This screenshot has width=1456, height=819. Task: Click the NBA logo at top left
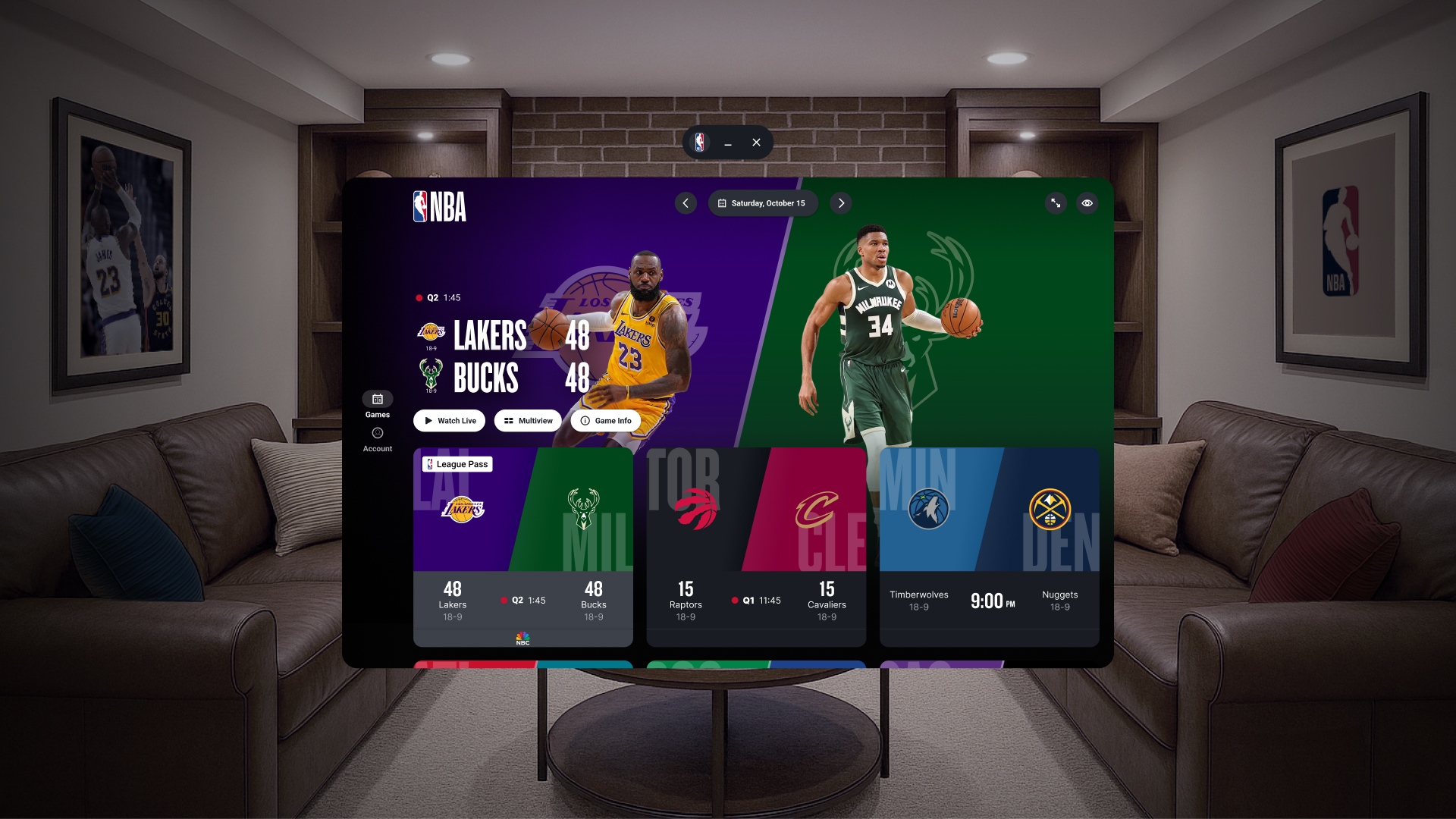440,204
